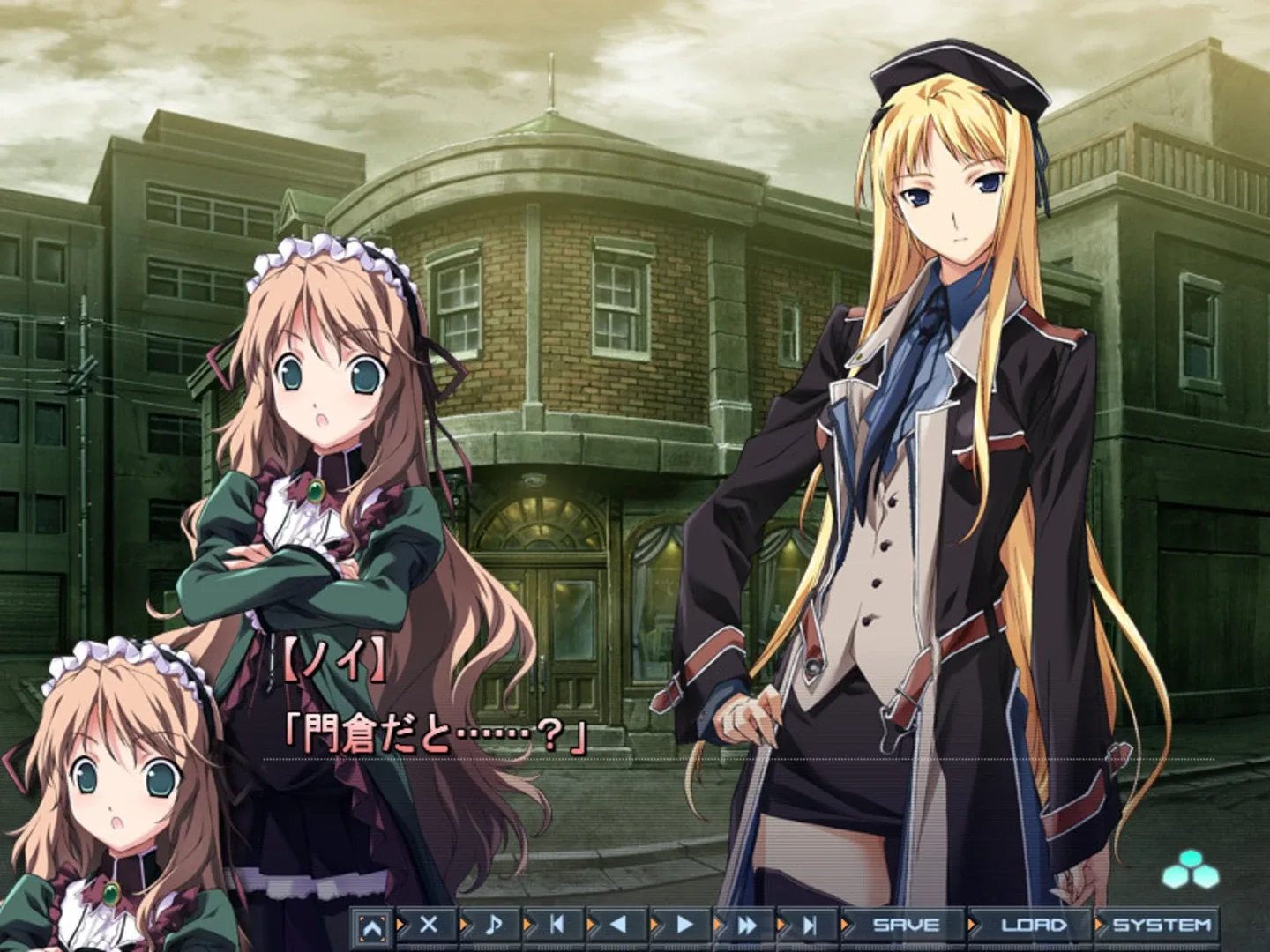1270x952 pixels.
Task: Replay the voice line with the music note icon
Action: coord(493,926)
